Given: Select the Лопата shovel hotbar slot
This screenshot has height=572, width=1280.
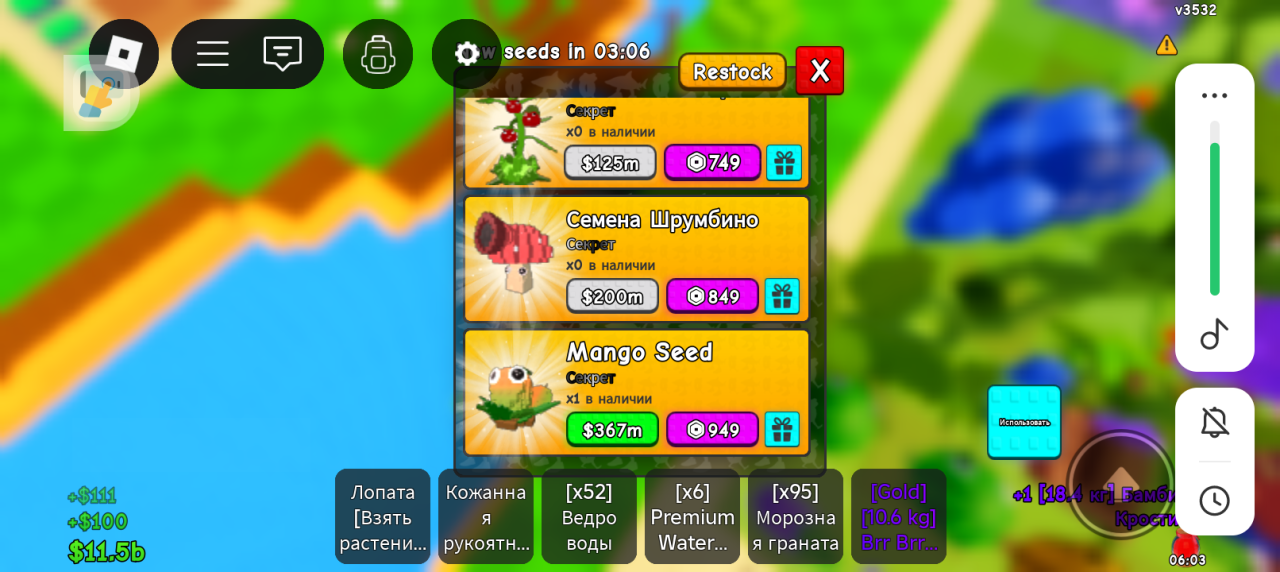Looking at the screenshot, I should point(383,517).
